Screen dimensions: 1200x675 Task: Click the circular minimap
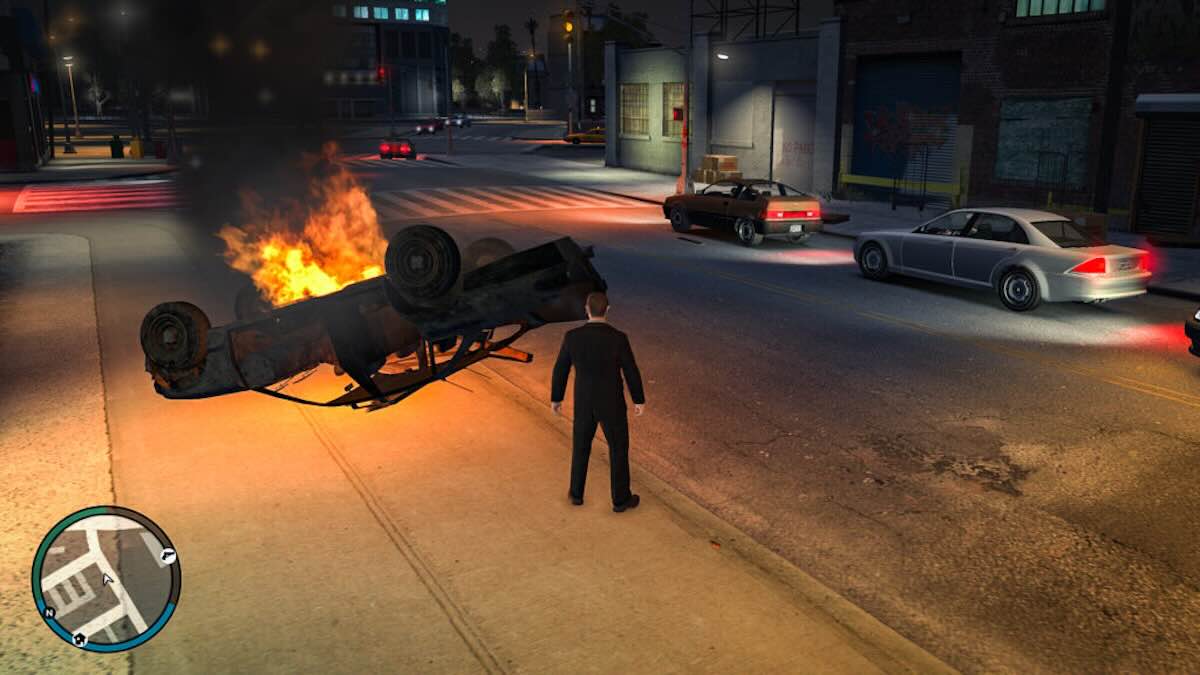(106, 580)
